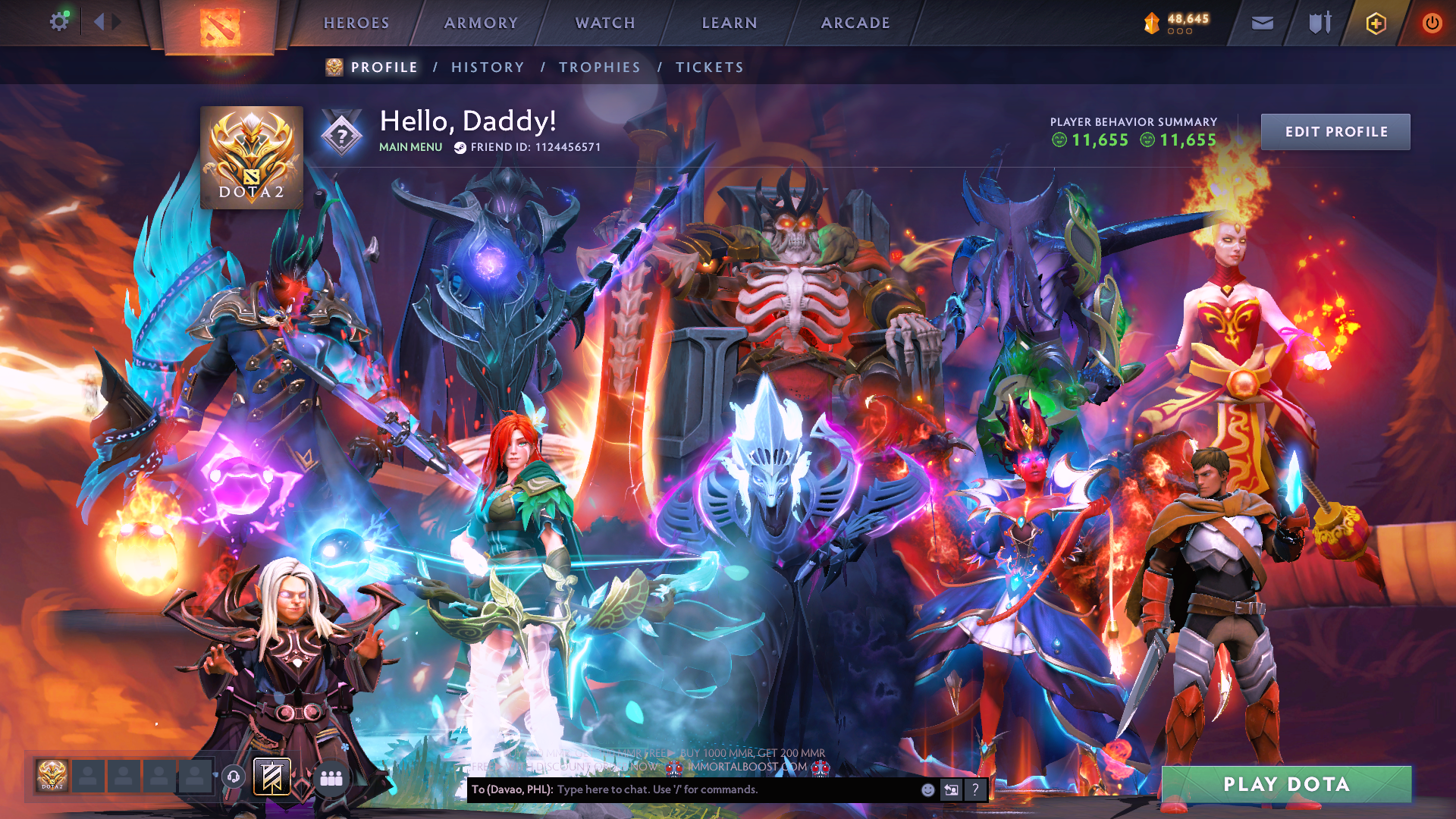View the Tickets tab
The image size is (1456, 819).
[x=710, y=67]
